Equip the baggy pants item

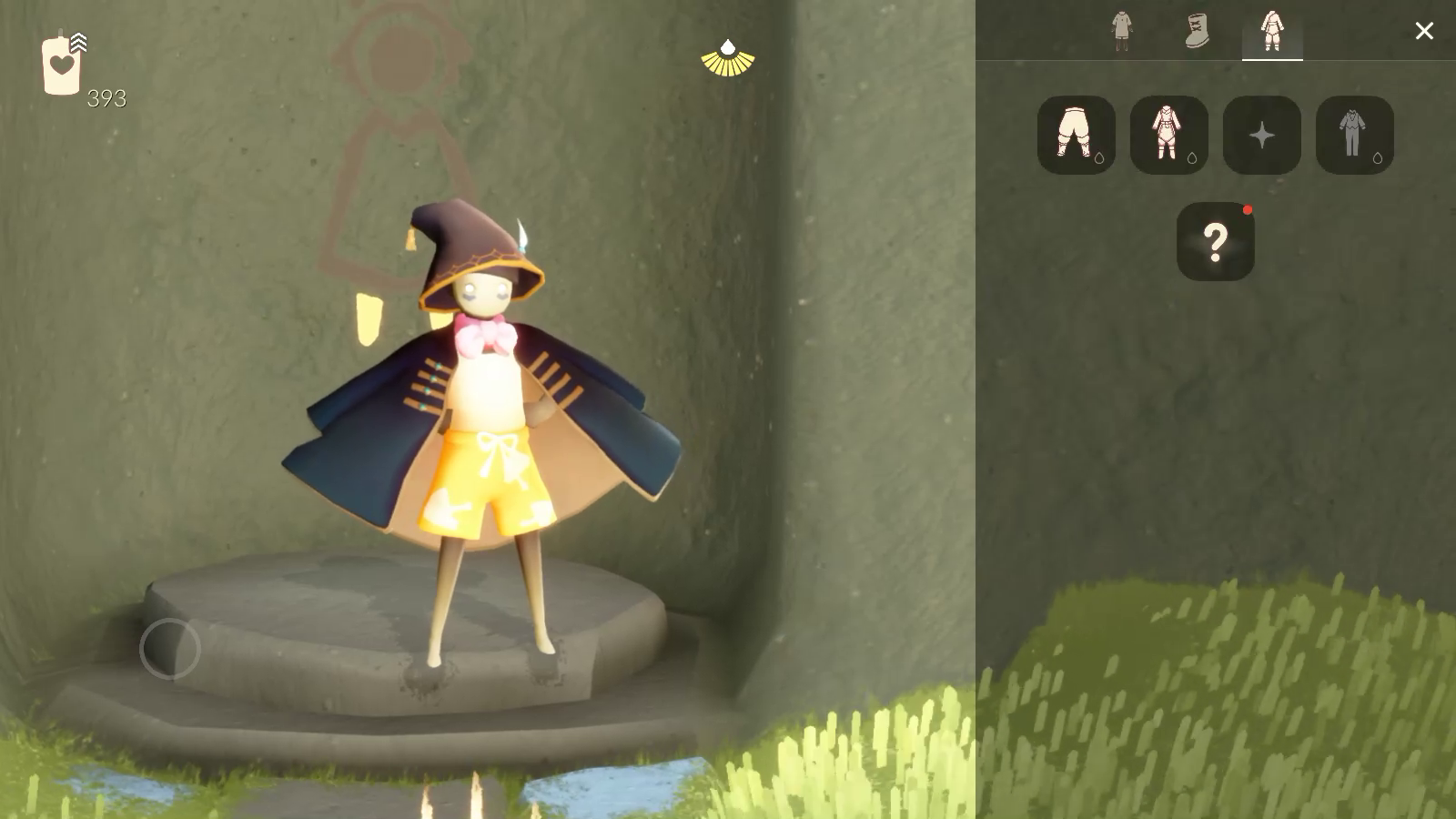[1076, 135]
